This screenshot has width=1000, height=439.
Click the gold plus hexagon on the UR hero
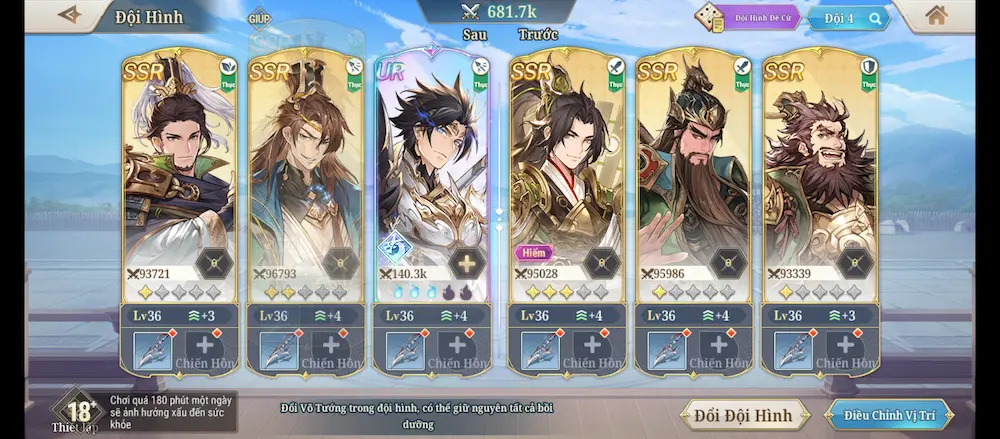click(466, 263)
